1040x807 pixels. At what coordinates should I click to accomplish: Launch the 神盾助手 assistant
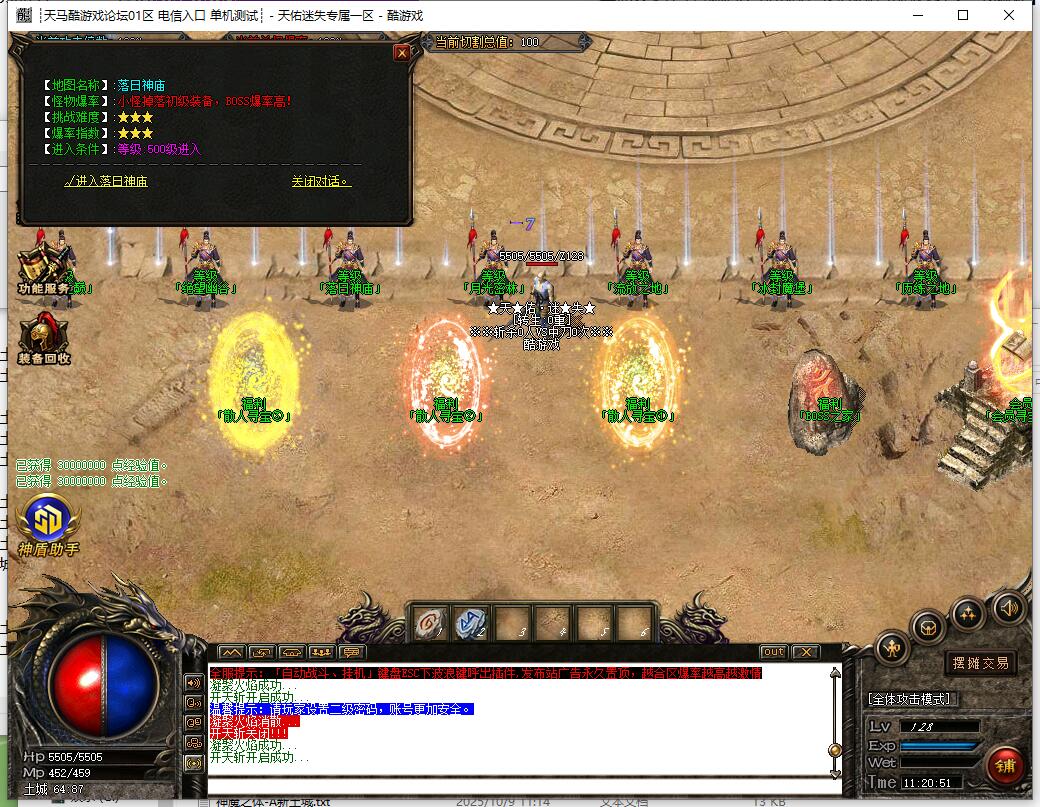pyautogui.click(x=47, y=521)
